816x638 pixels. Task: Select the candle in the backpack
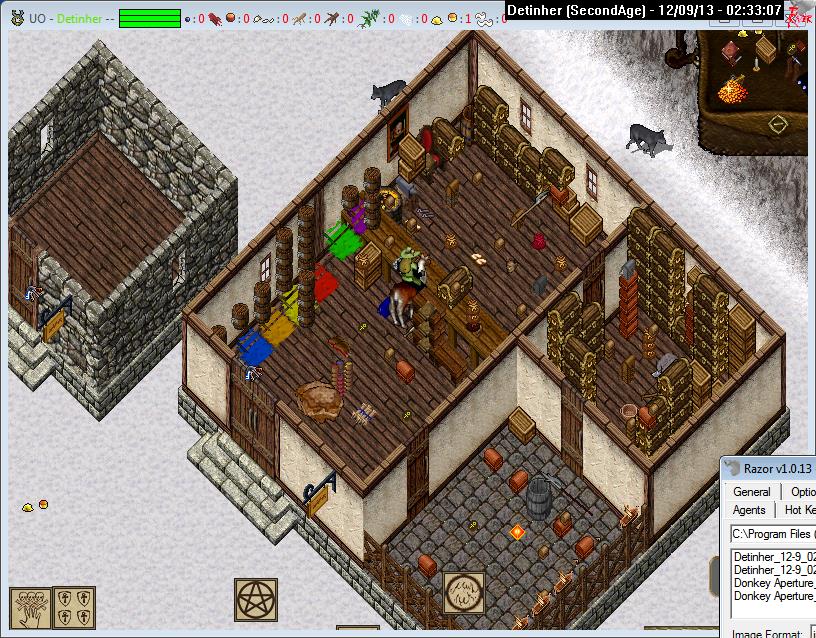(x=758, y=64)
